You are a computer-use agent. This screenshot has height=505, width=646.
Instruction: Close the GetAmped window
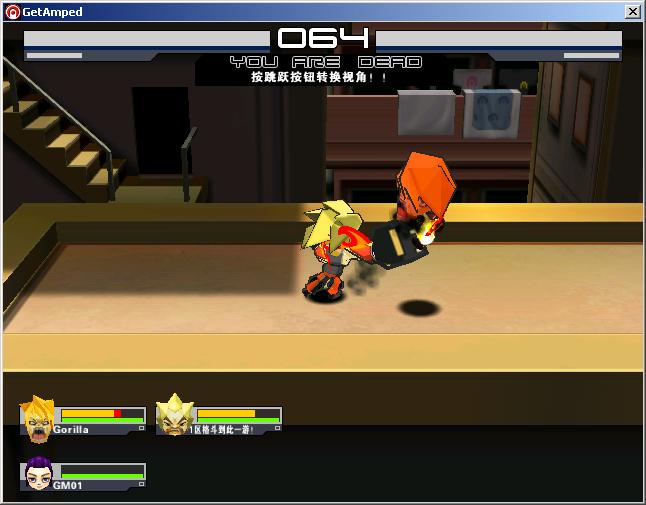coord(632,12)
